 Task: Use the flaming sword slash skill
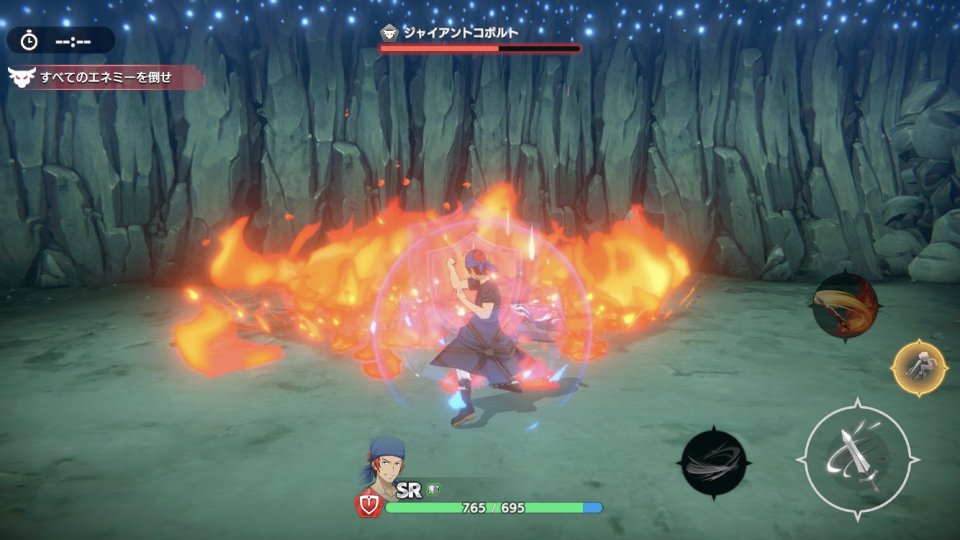point(844,307)
